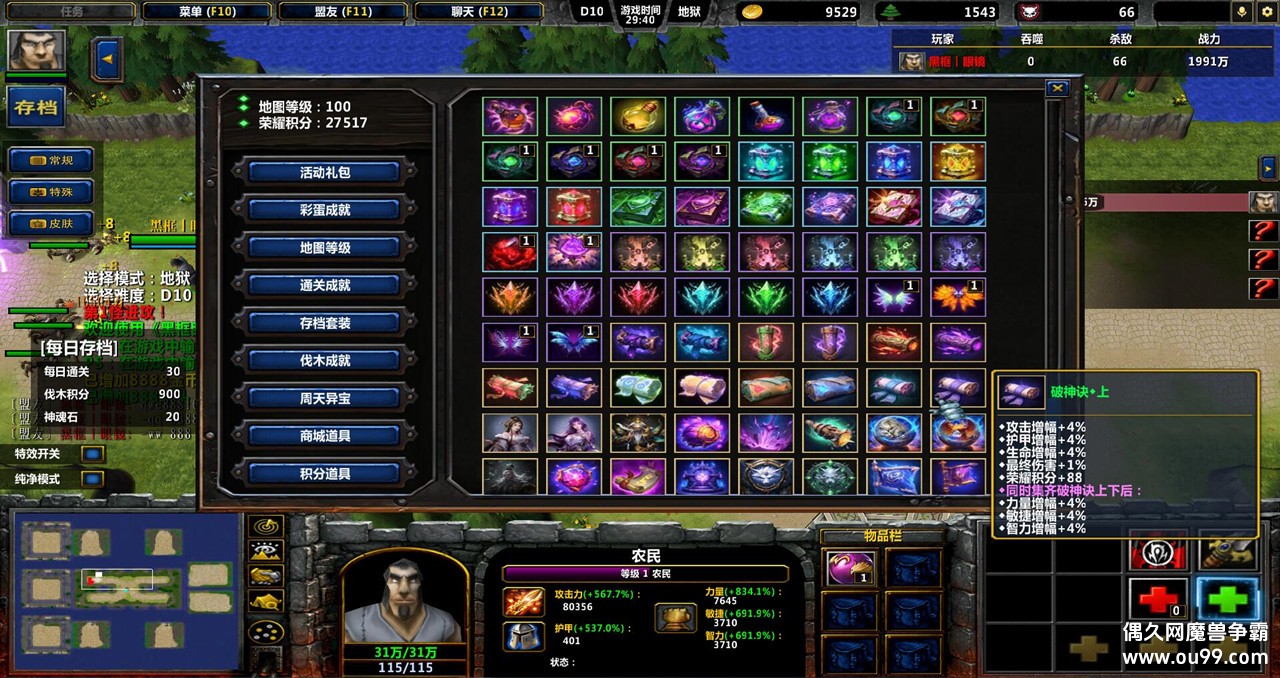Viewport: 1280px width, 678px height.
Task: Select the 特殊 option button
Action: (51, 191)
